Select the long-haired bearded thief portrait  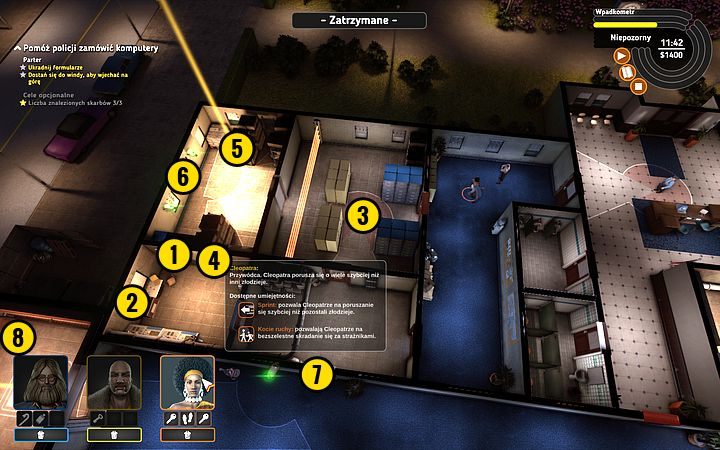(x=41, y=382)
